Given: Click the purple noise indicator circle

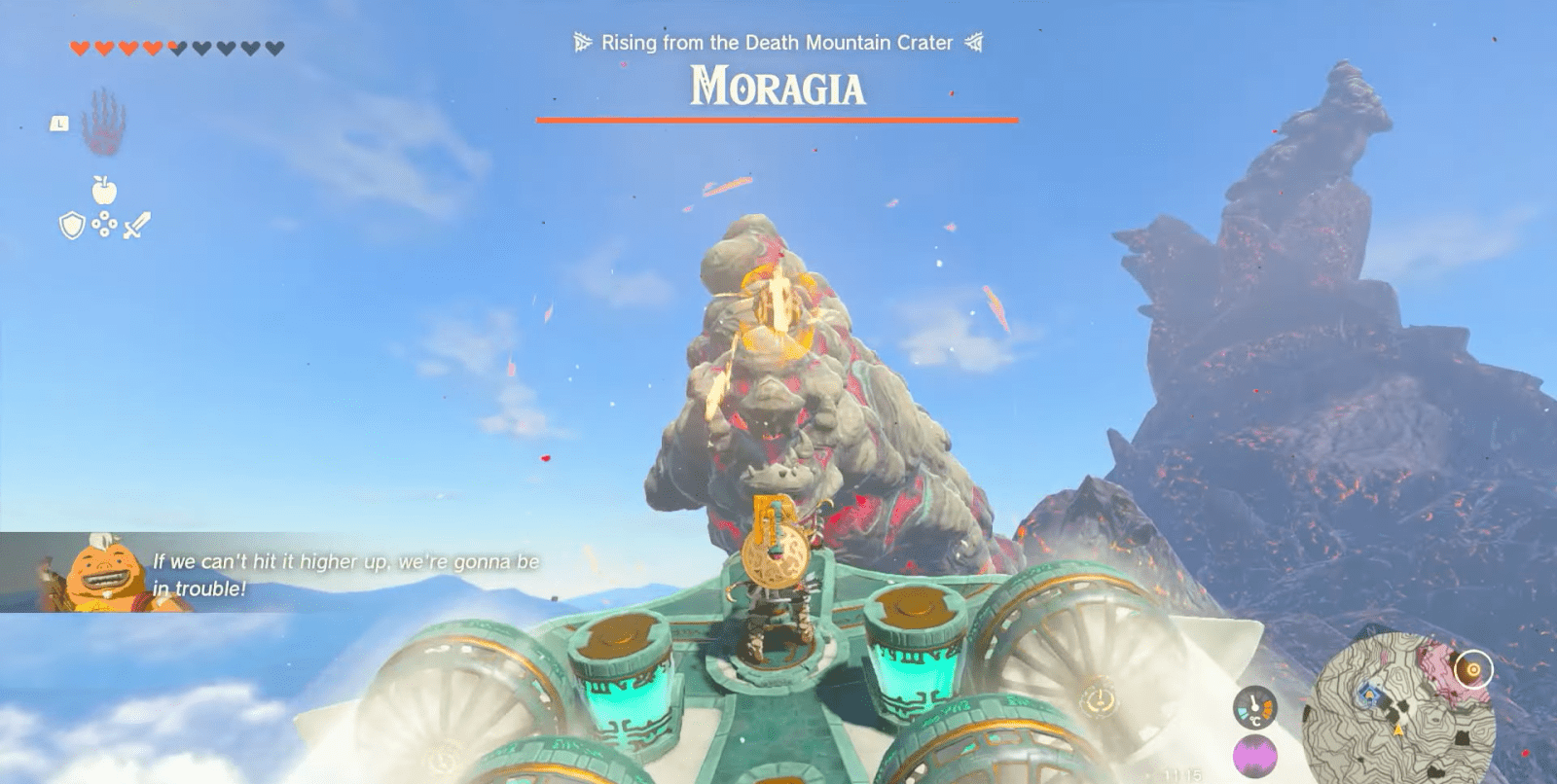Looking at the screenshot, I should pos(1253,756).
